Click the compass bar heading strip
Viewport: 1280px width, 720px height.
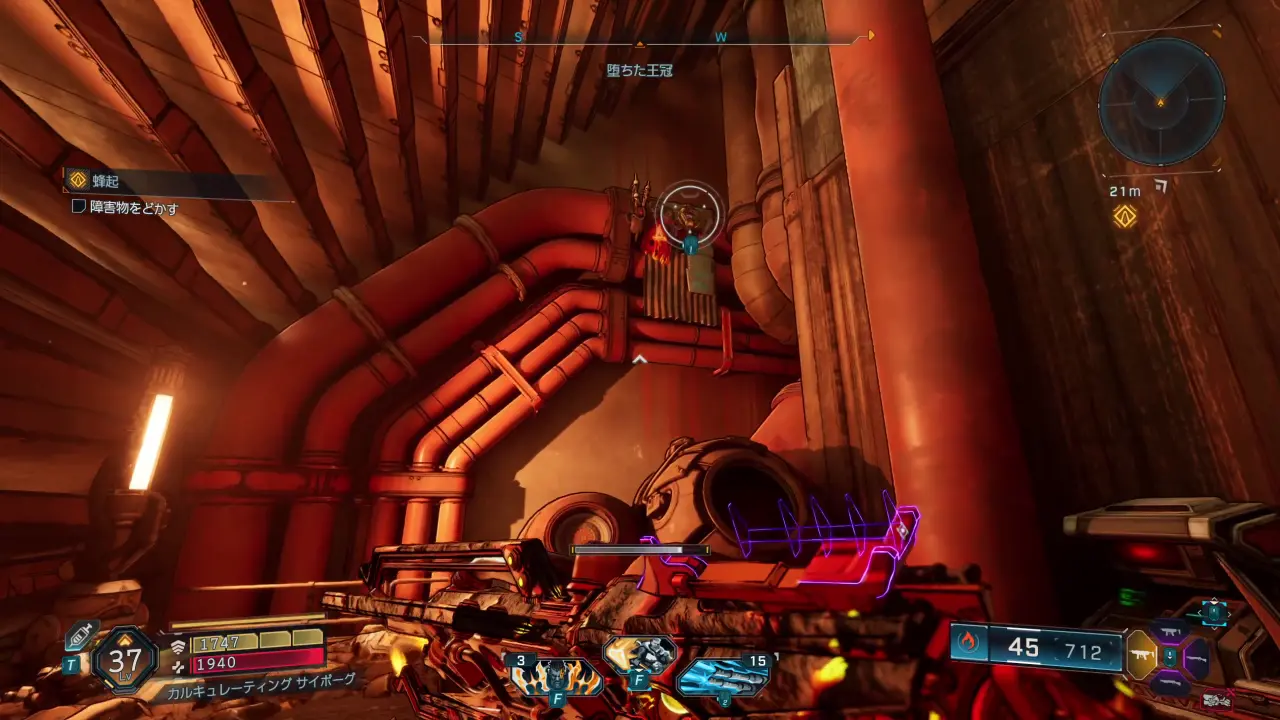point(640,38)
